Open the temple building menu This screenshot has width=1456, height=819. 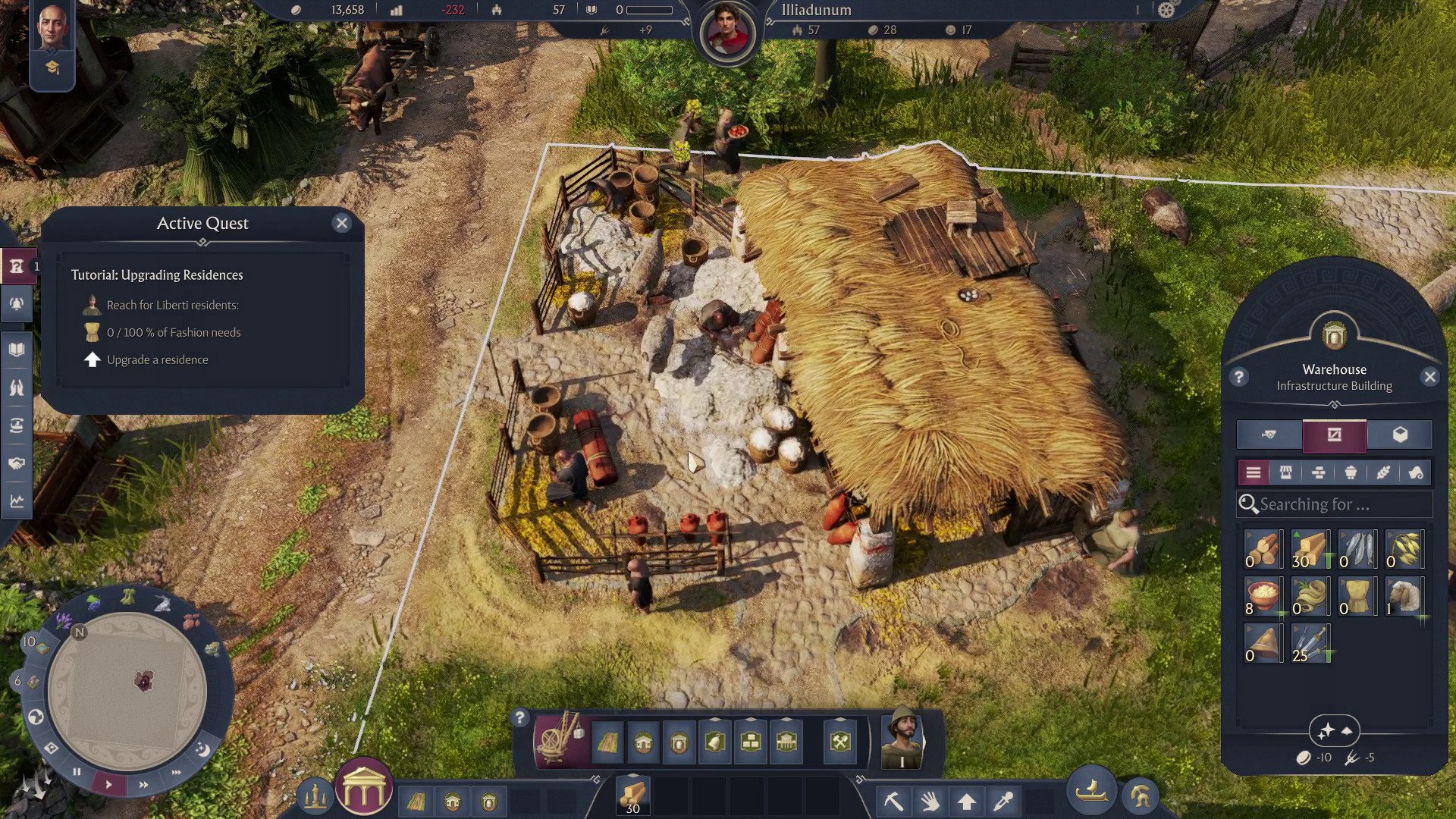pos(364,789)
